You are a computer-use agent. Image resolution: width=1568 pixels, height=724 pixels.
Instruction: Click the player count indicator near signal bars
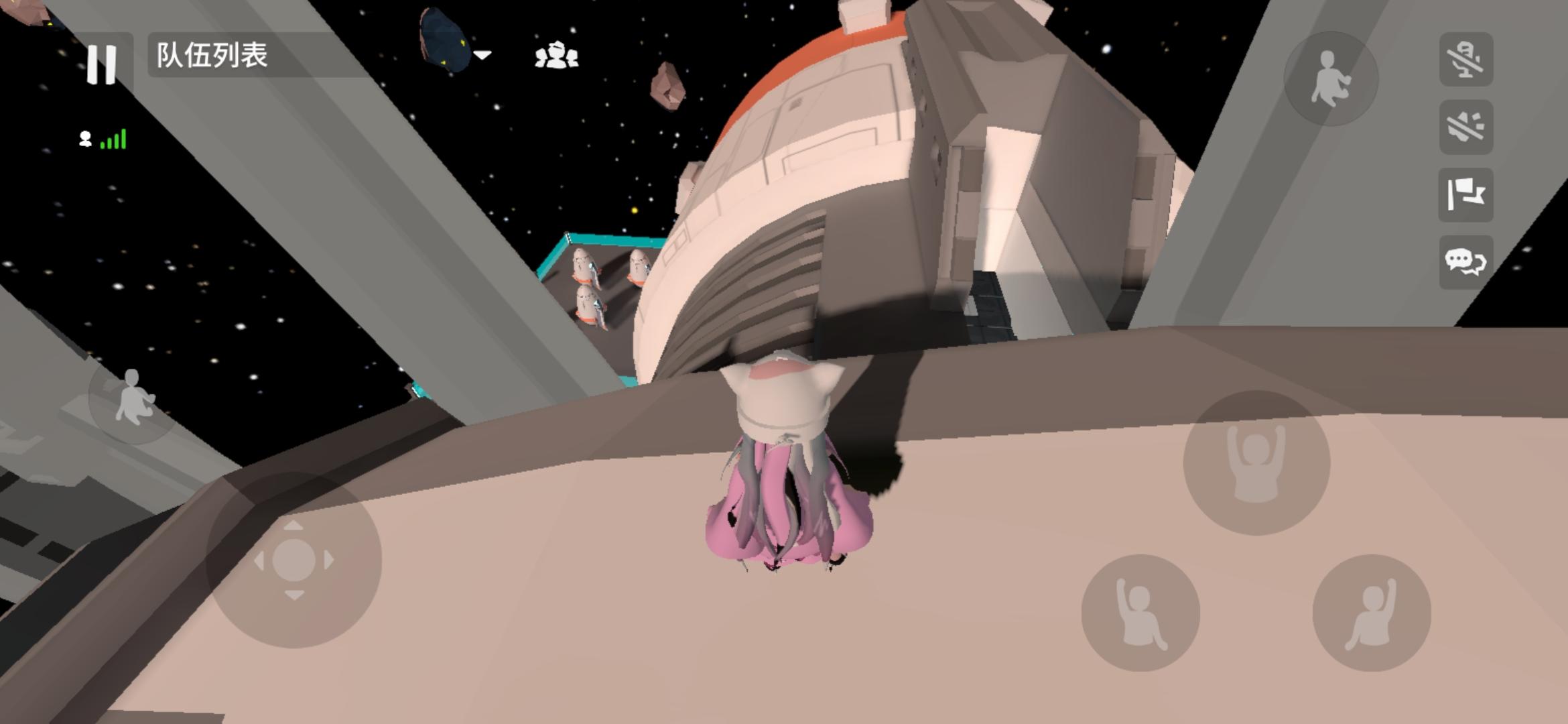pyautogui.click(x=84, y=139)
